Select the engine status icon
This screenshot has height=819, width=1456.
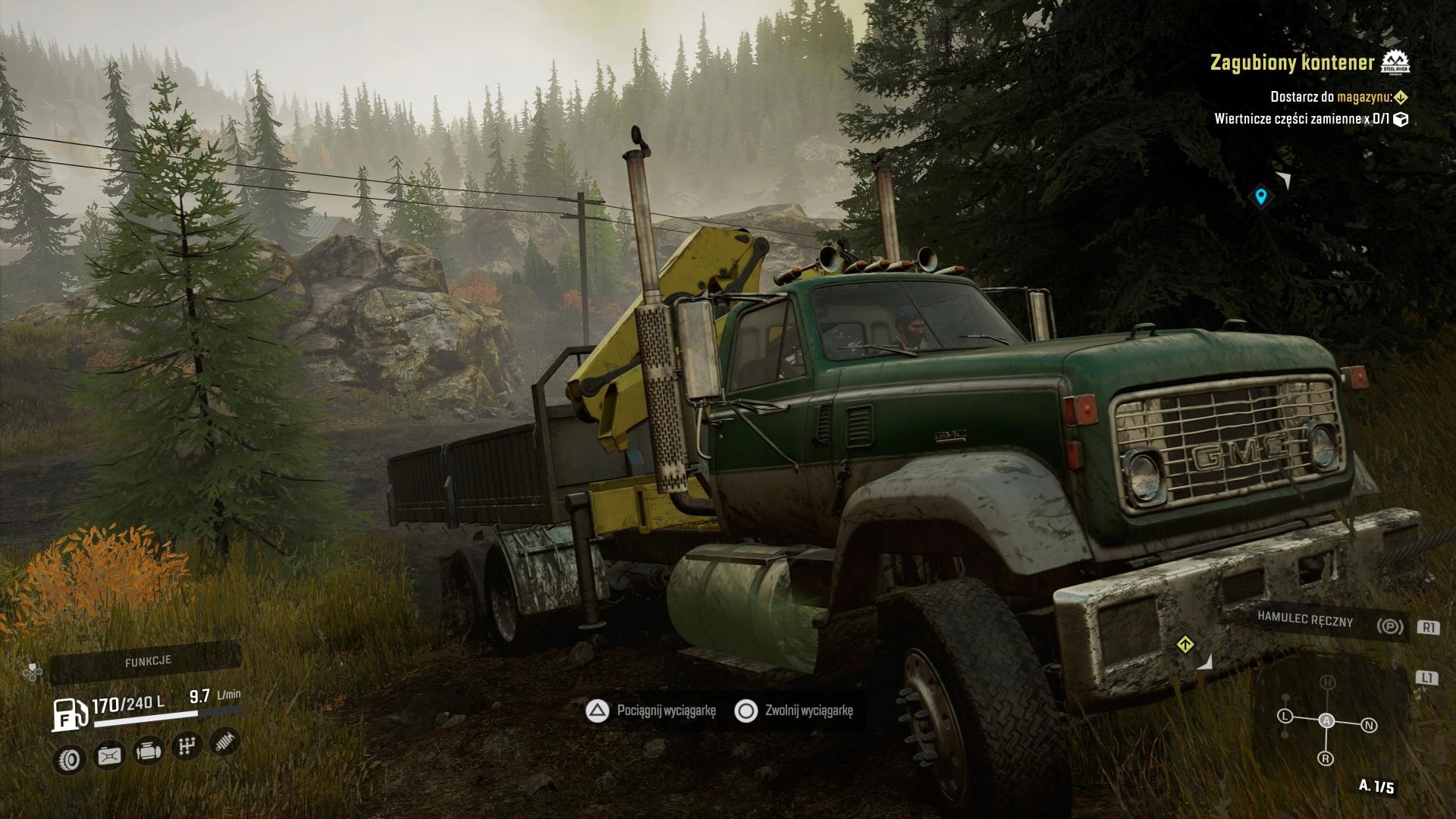point(148,751)
